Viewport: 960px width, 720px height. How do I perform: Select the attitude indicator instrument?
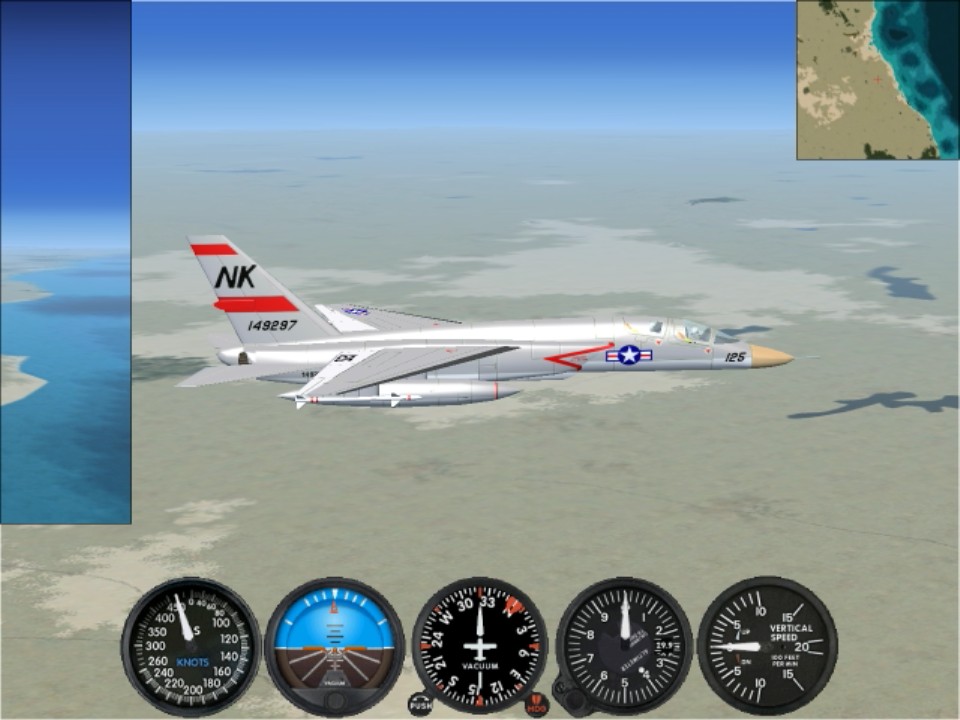[334, 646]
